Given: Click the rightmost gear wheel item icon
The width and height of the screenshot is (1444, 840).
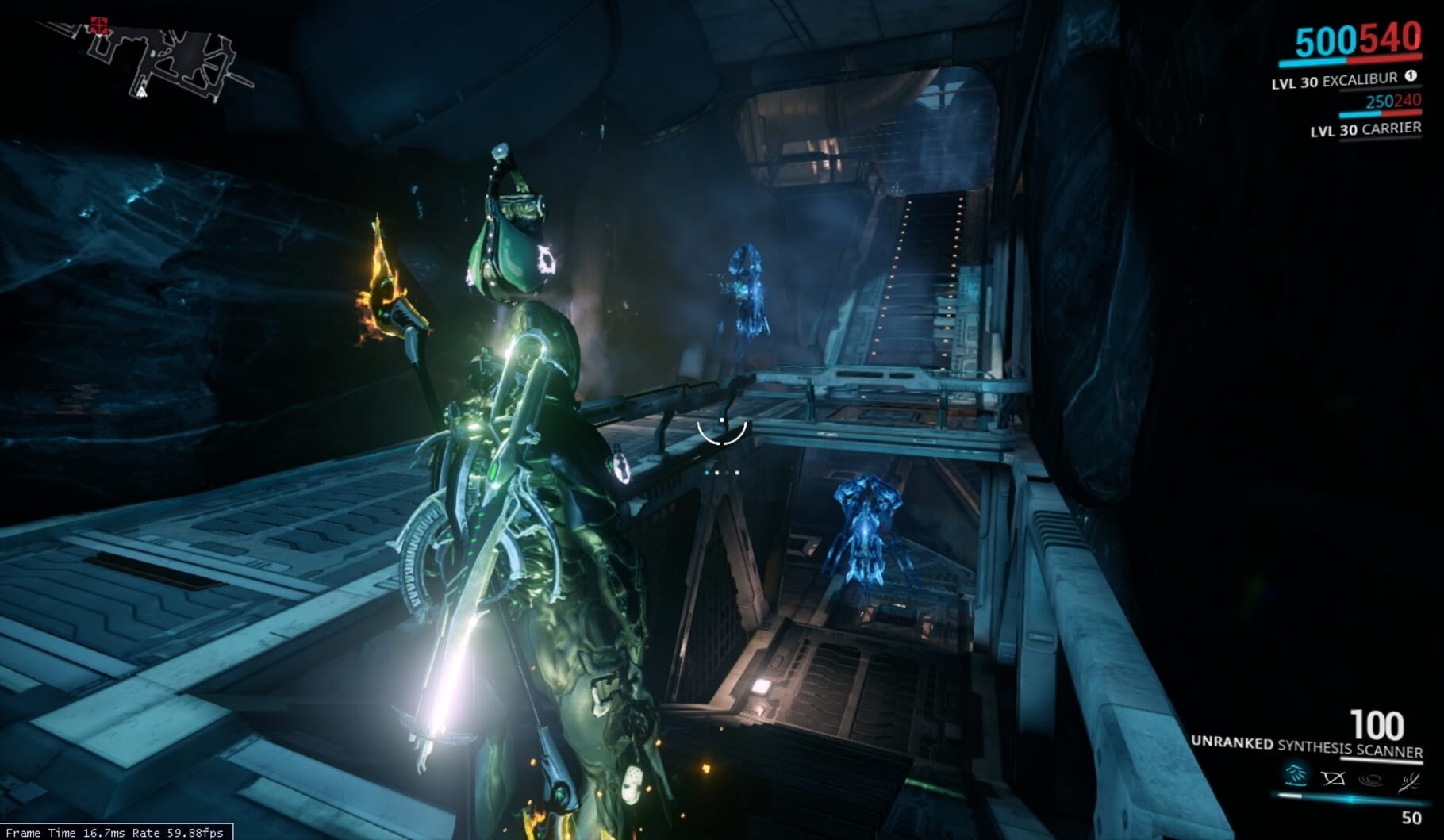Looking at the screenshot, I should 1408,781.
